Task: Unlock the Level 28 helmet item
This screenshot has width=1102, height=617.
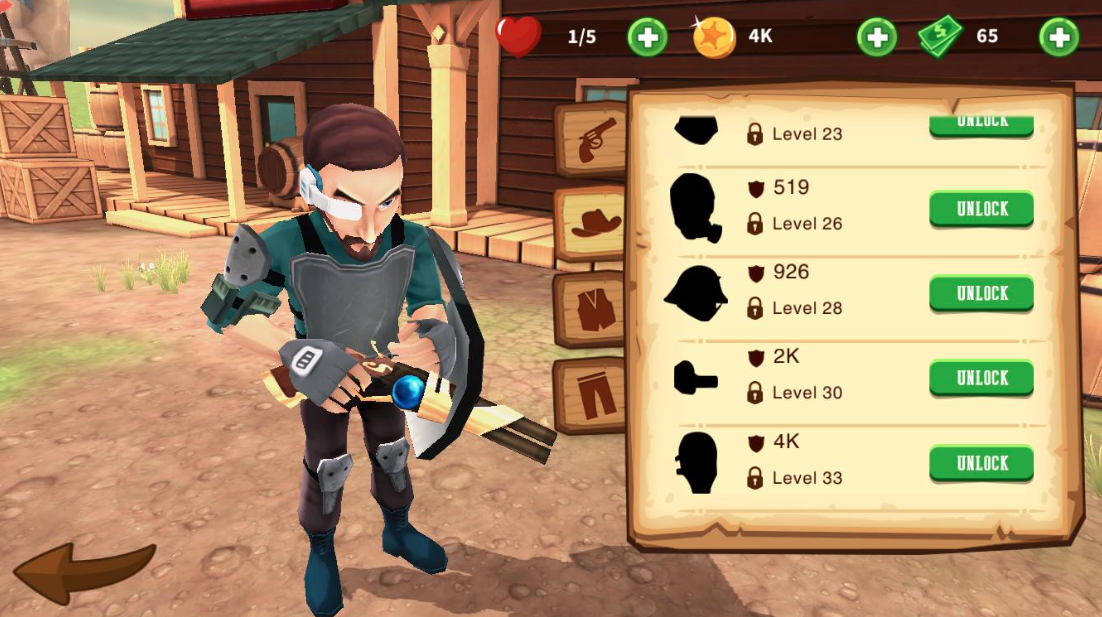Action: (x=981, y=293)
